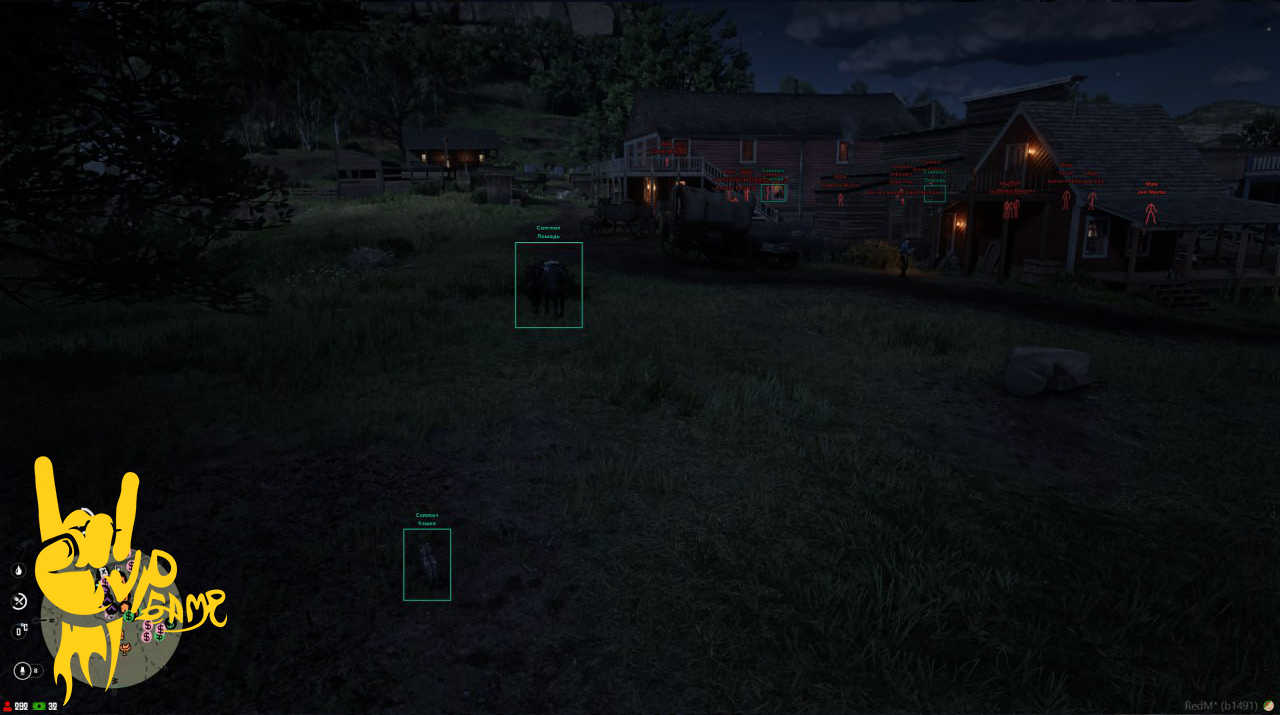1280x715 pixels.
Task: Click the RedM globe icon
Action: [x=1269, y=705]
